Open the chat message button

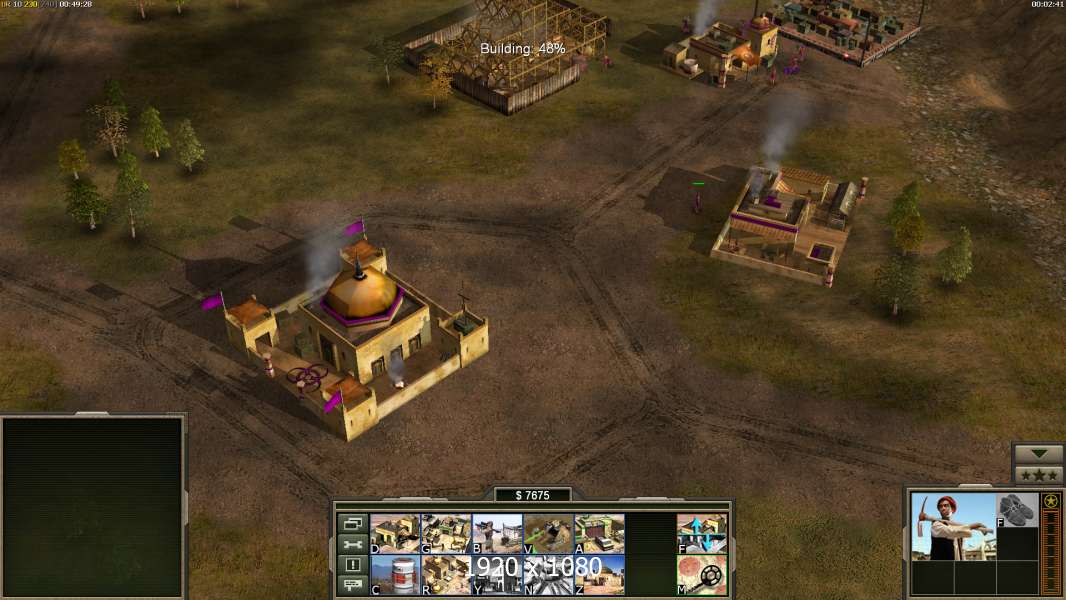click(x=353, y=585)
